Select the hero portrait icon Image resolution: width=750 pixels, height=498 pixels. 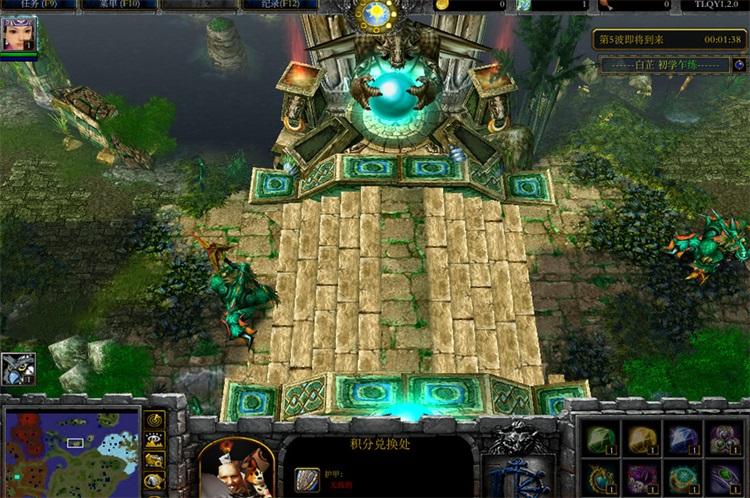[18, 34]
